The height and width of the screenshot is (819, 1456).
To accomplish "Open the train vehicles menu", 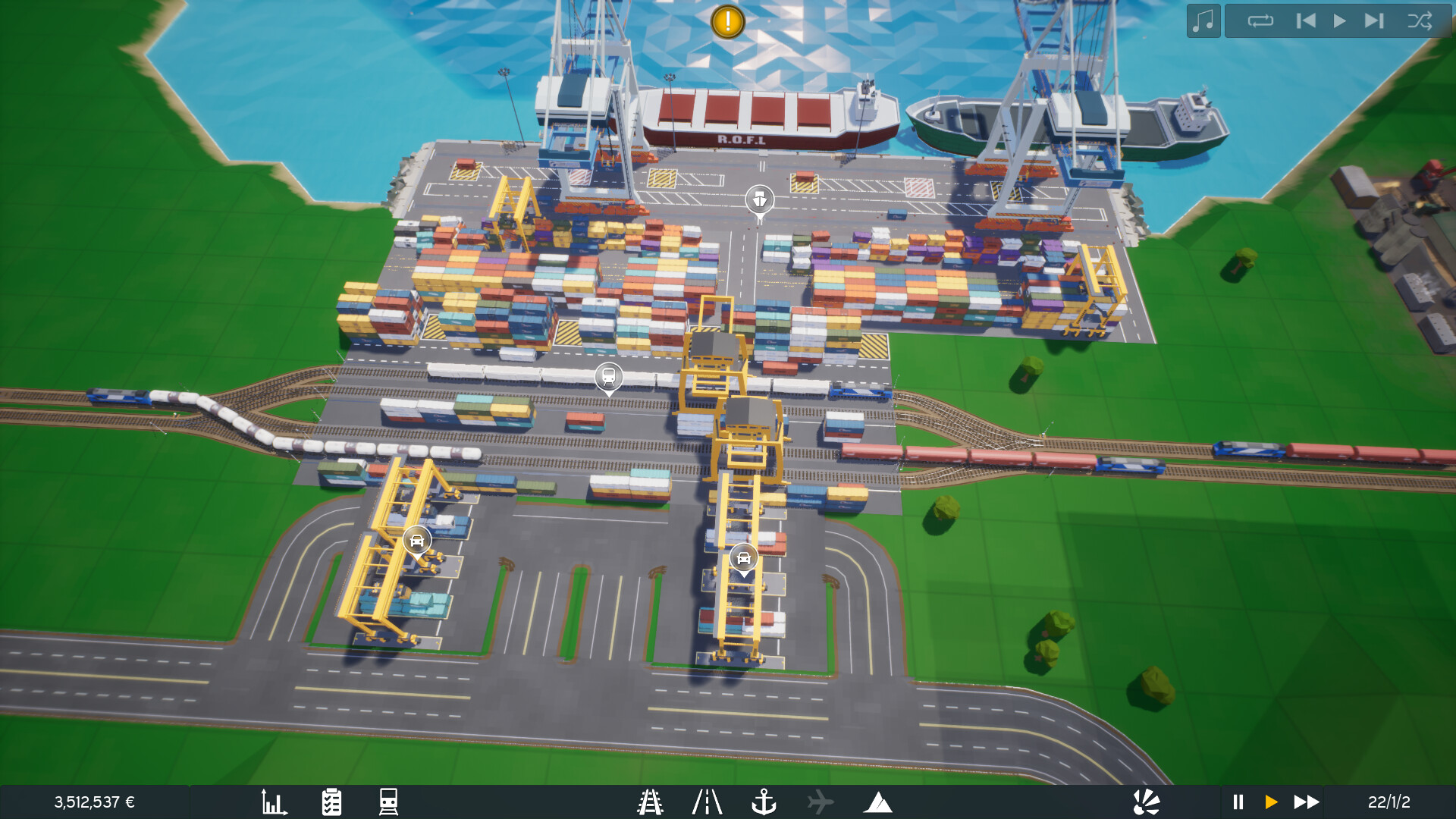I will pyautogui.click(x=388, y=800).
